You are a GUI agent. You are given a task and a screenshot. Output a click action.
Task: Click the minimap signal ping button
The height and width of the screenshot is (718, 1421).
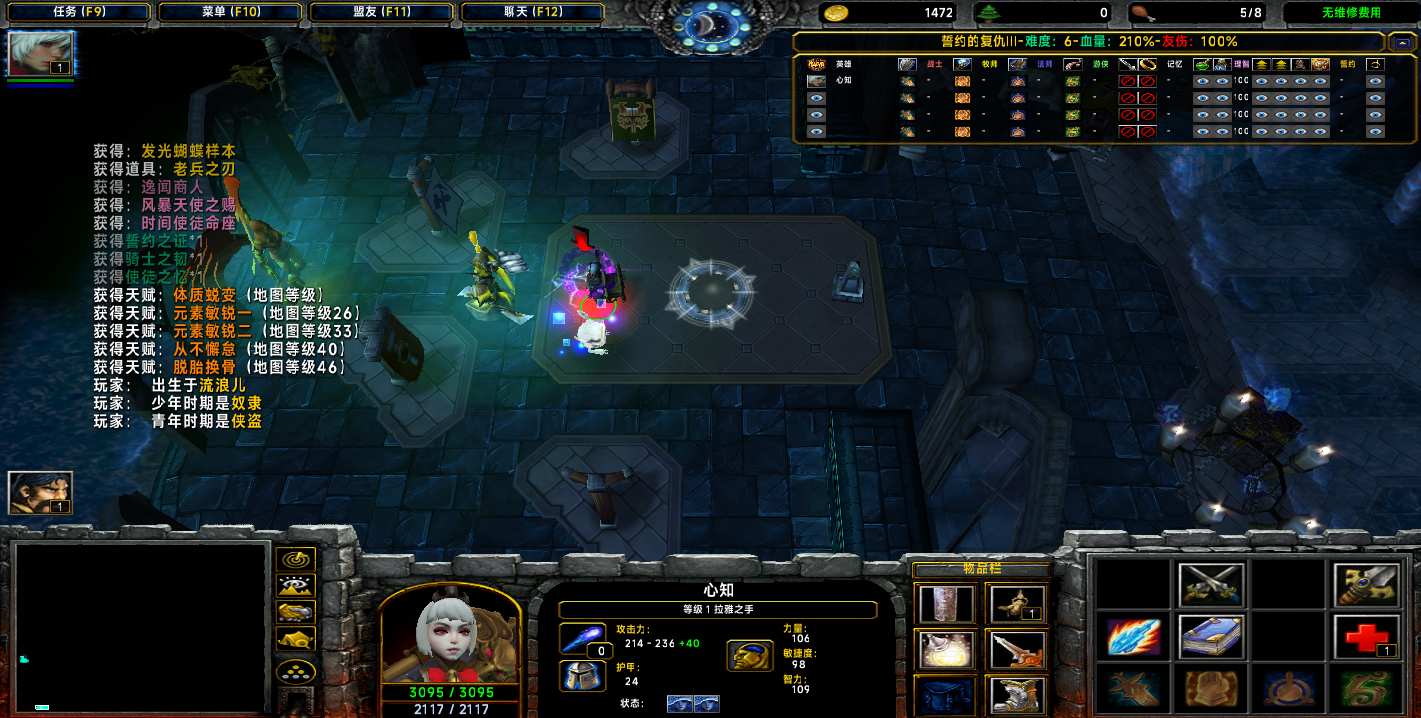point(297,560)
